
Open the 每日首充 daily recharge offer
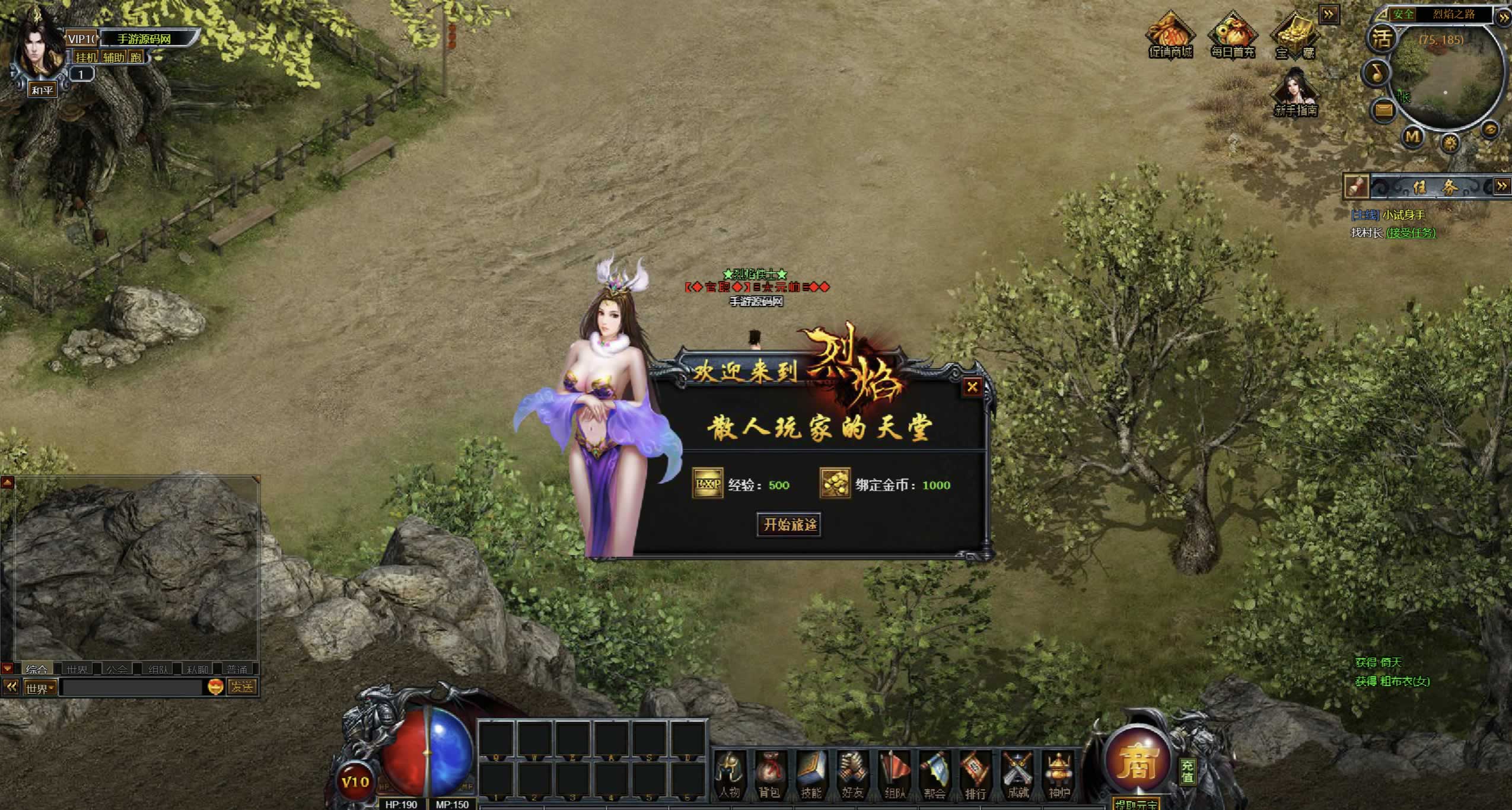1233,37
